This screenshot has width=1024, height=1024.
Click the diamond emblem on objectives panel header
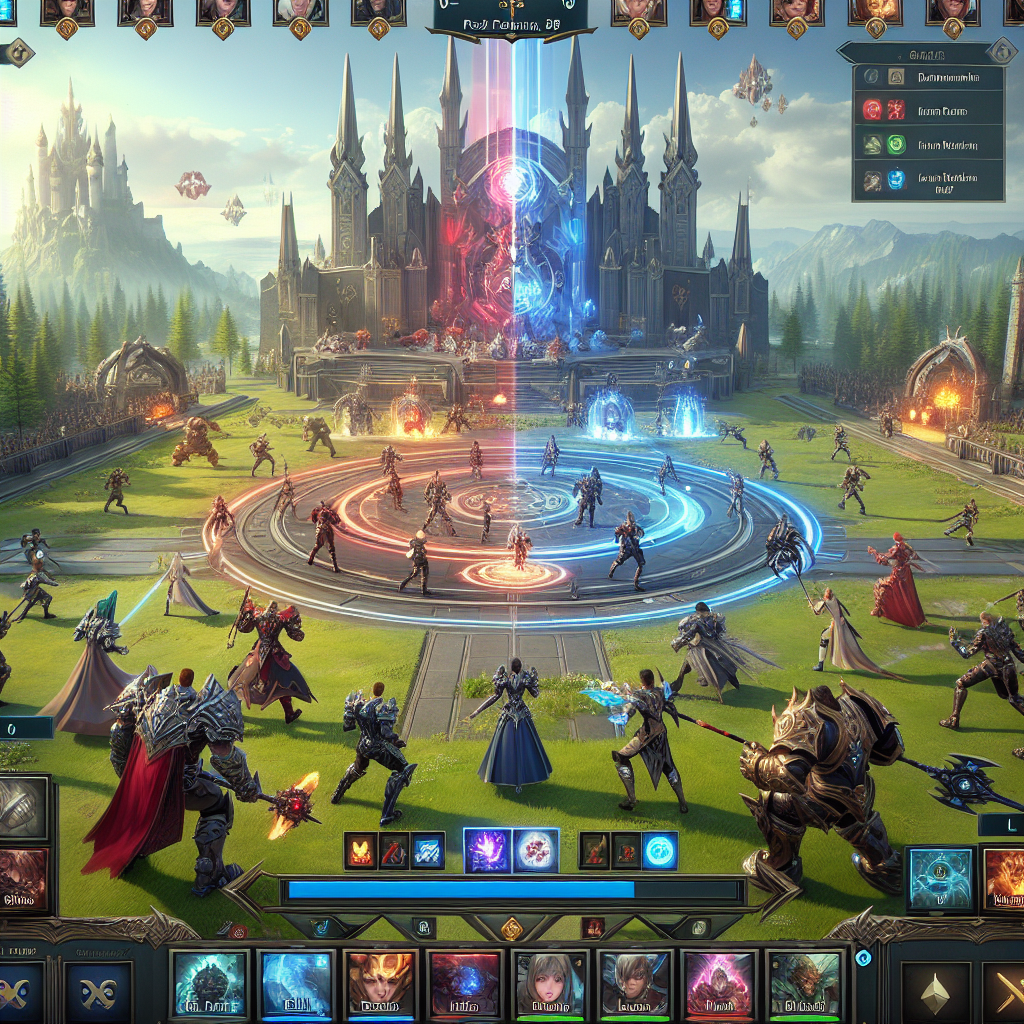tap(1001, 52)
